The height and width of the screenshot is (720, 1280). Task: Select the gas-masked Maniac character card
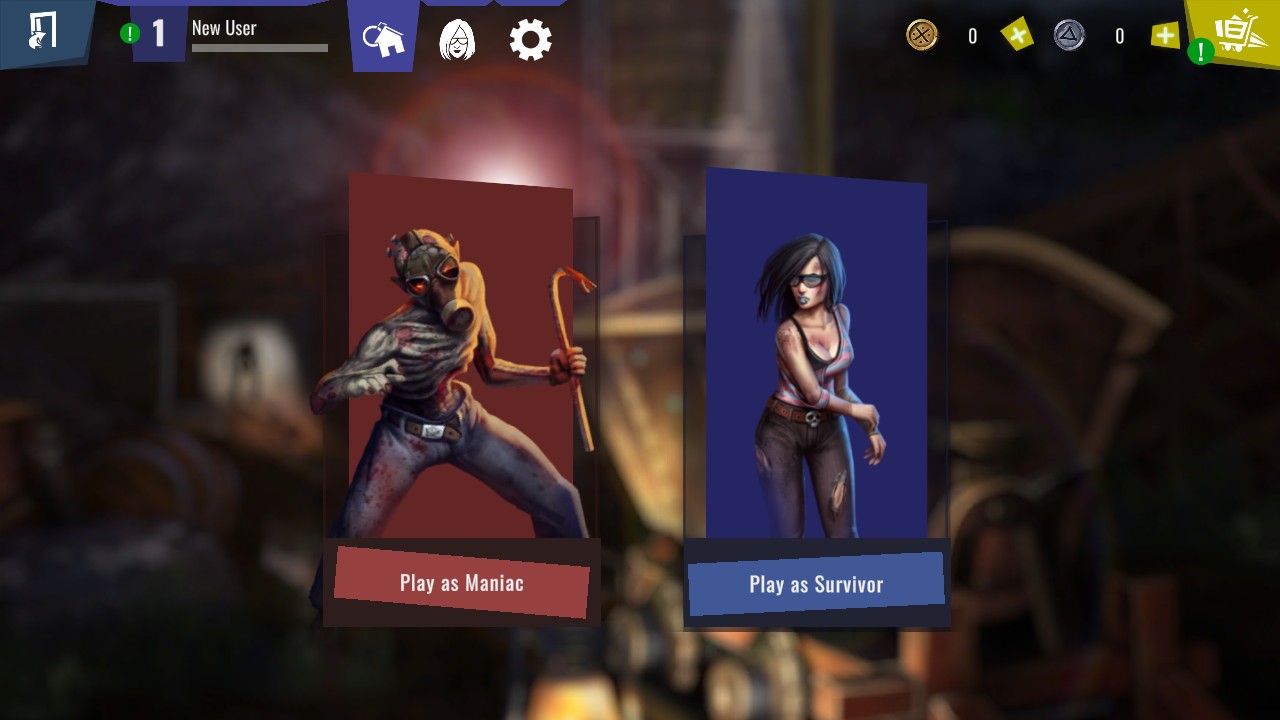(460, 360)
